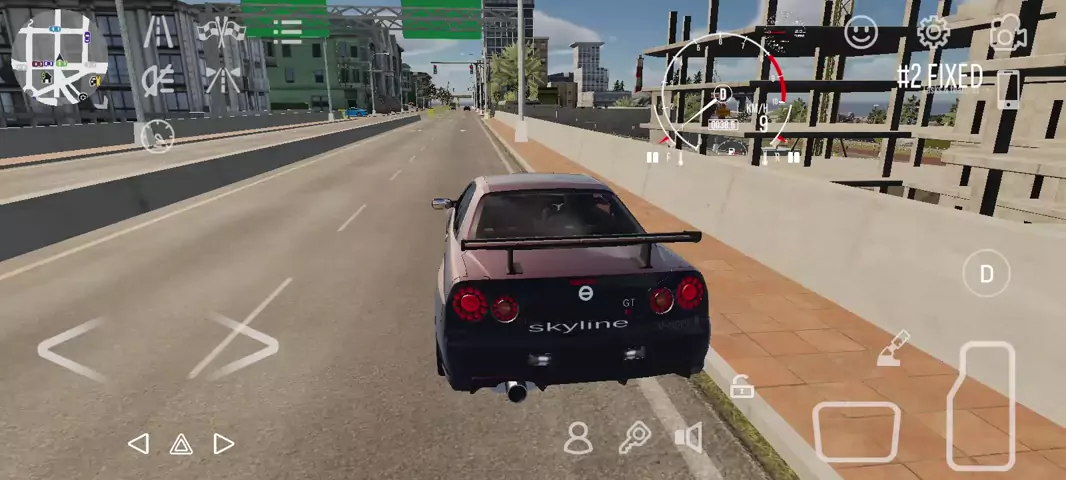Tap the gas accelerator pedal
Viewport: 1066px width, 480px height.
981,403
